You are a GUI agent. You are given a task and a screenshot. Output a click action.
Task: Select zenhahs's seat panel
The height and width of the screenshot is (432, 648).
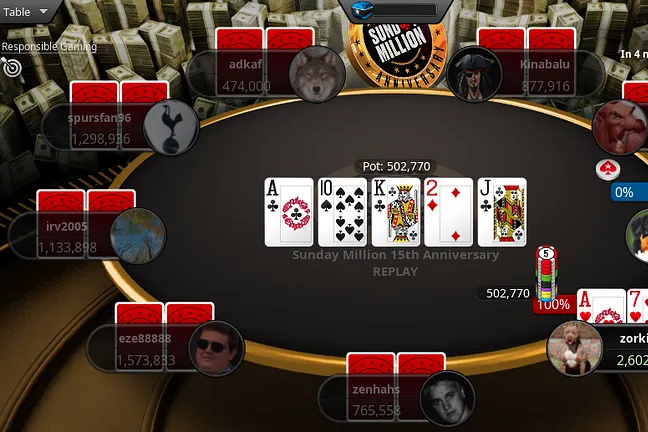tap(376, 400)
